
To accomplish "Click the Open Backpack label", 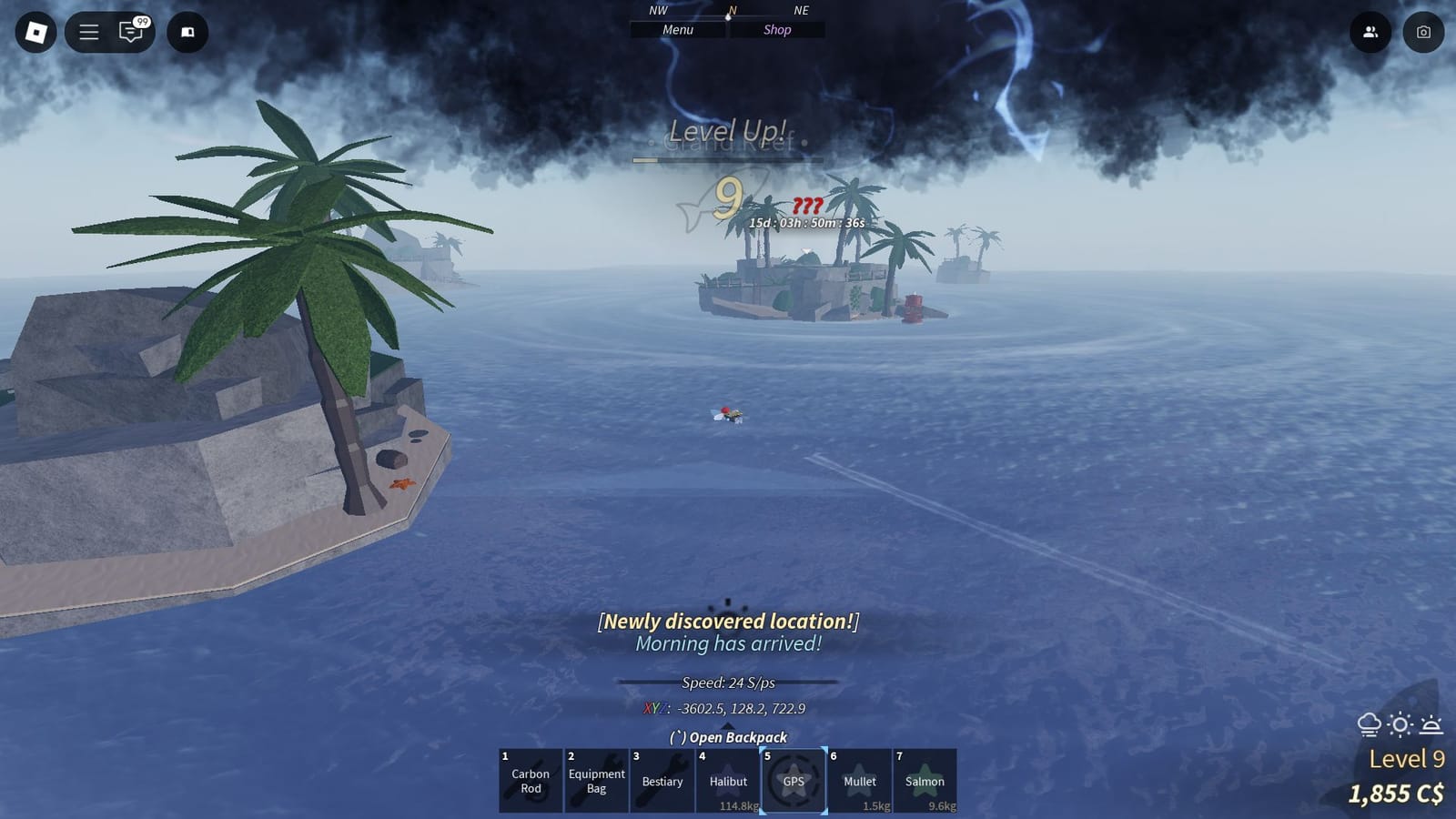I will click(x=728, y=738).
